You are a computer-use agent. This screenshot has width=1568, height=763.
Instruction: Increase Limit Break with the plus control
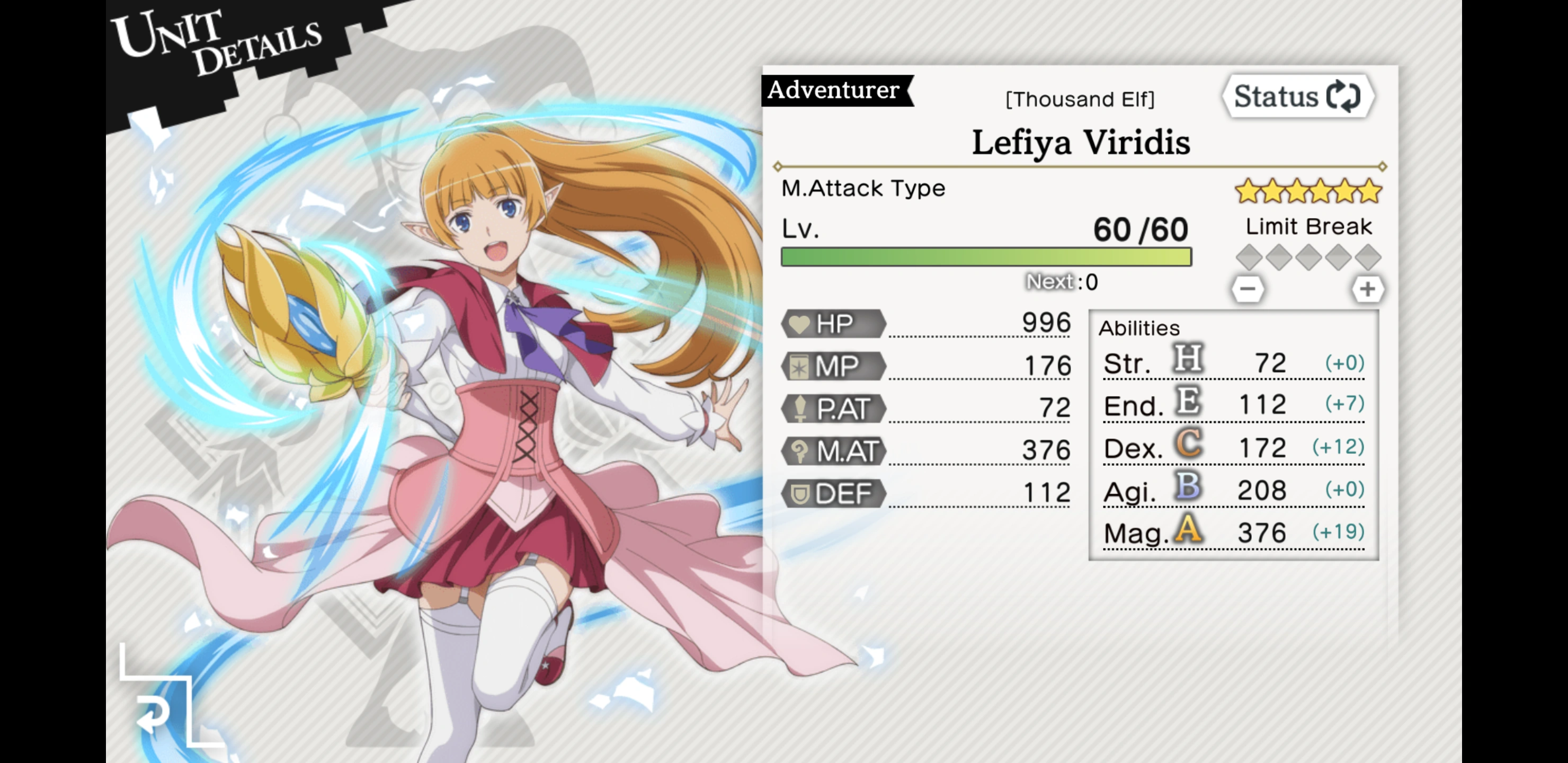click(x=1369, y=290)
